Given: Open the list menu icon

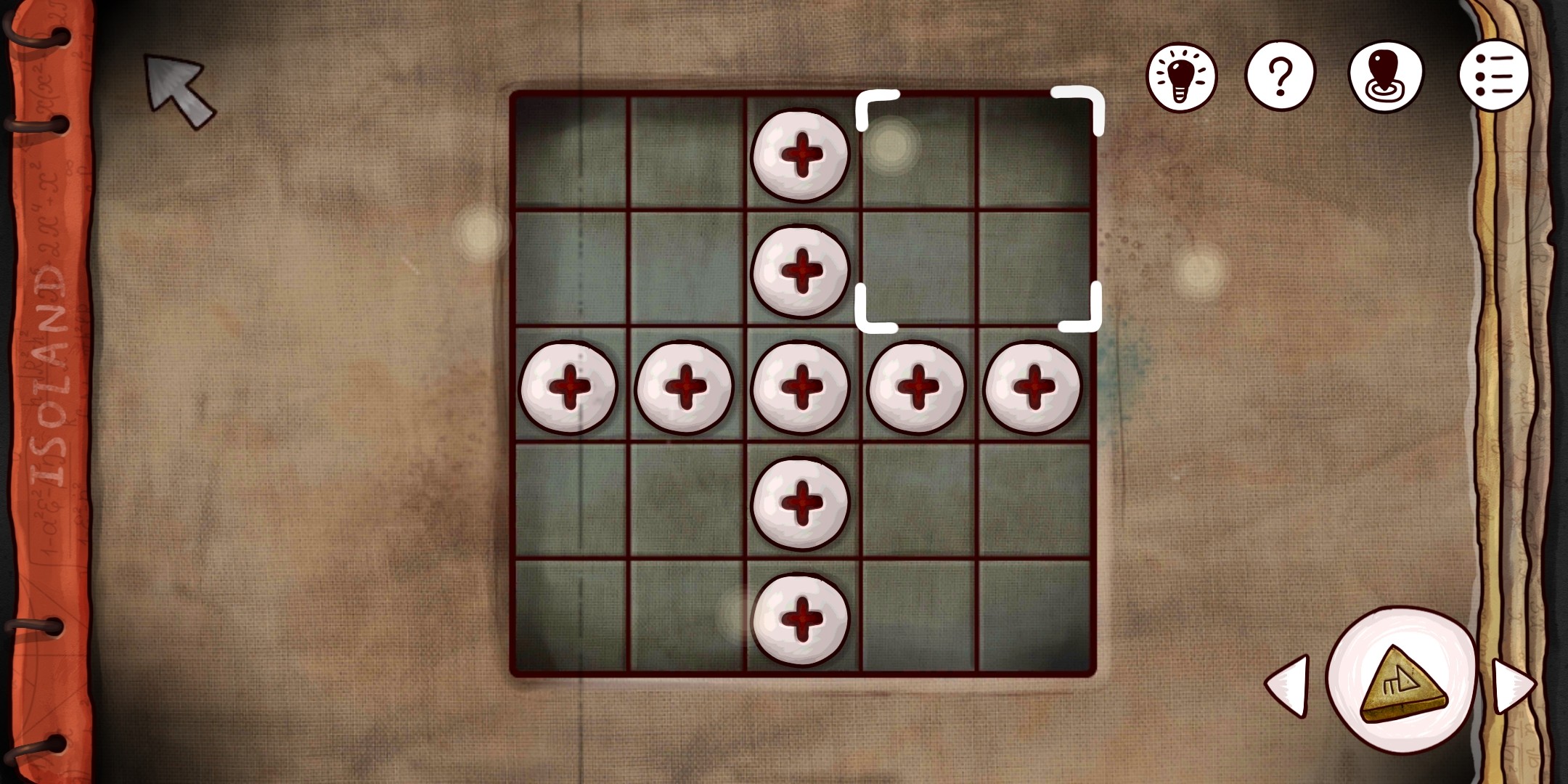Looking at the screenshot, I should click(1494, 75).
